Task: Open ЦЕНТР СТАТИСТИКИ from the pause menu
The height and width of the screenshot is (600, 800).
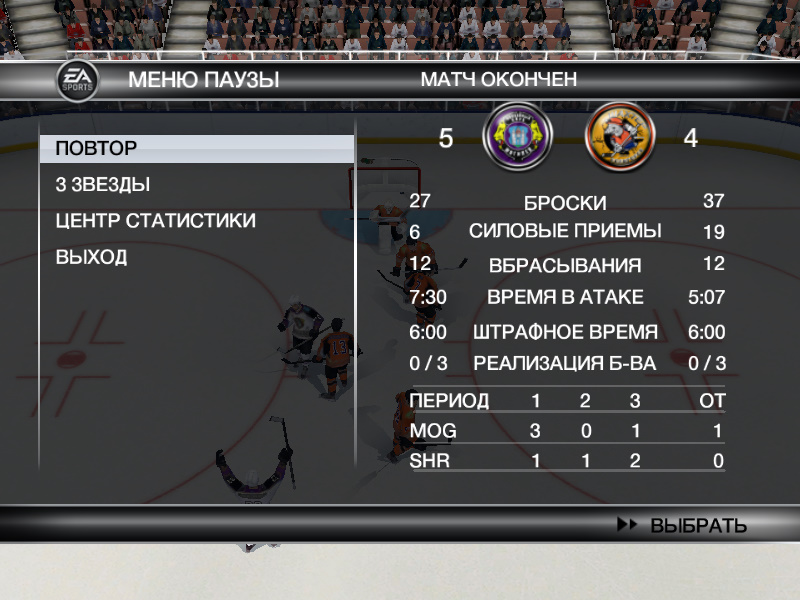Action: [x=155, y=221]
